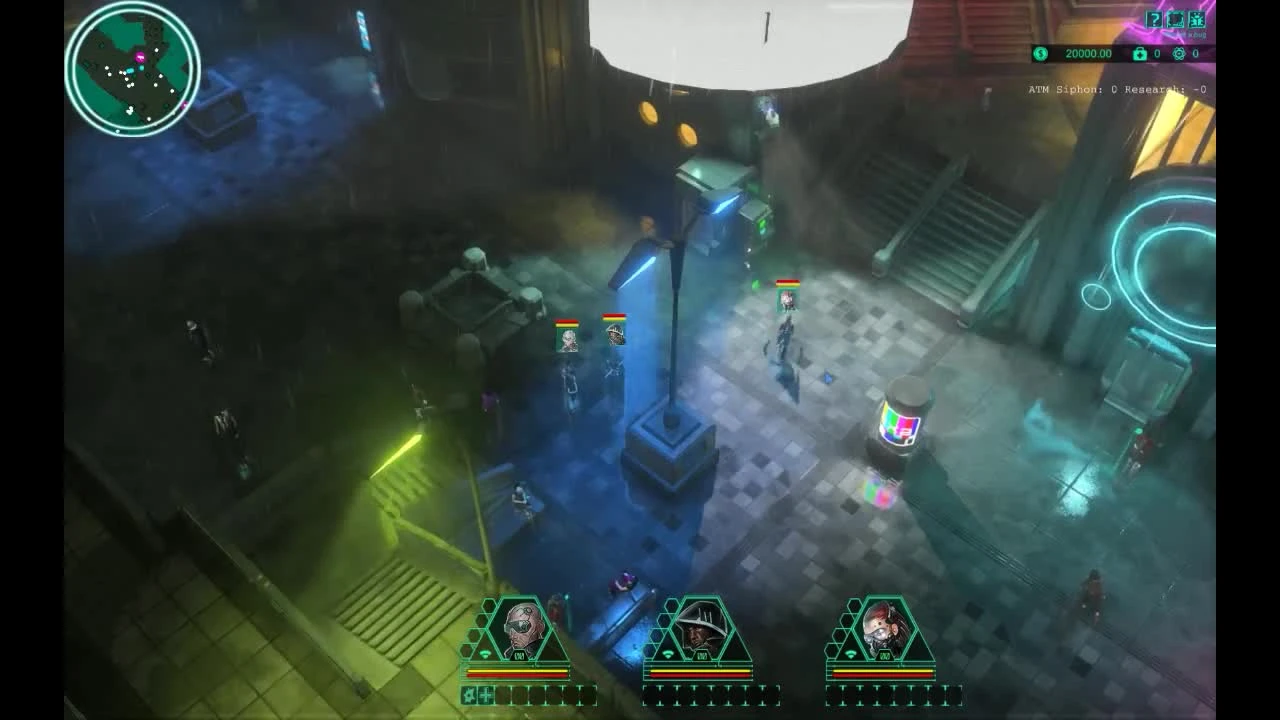The image size is (1280, 720).
Task: Select the hooded second agent portrait
Action: [x=700, y=627]
